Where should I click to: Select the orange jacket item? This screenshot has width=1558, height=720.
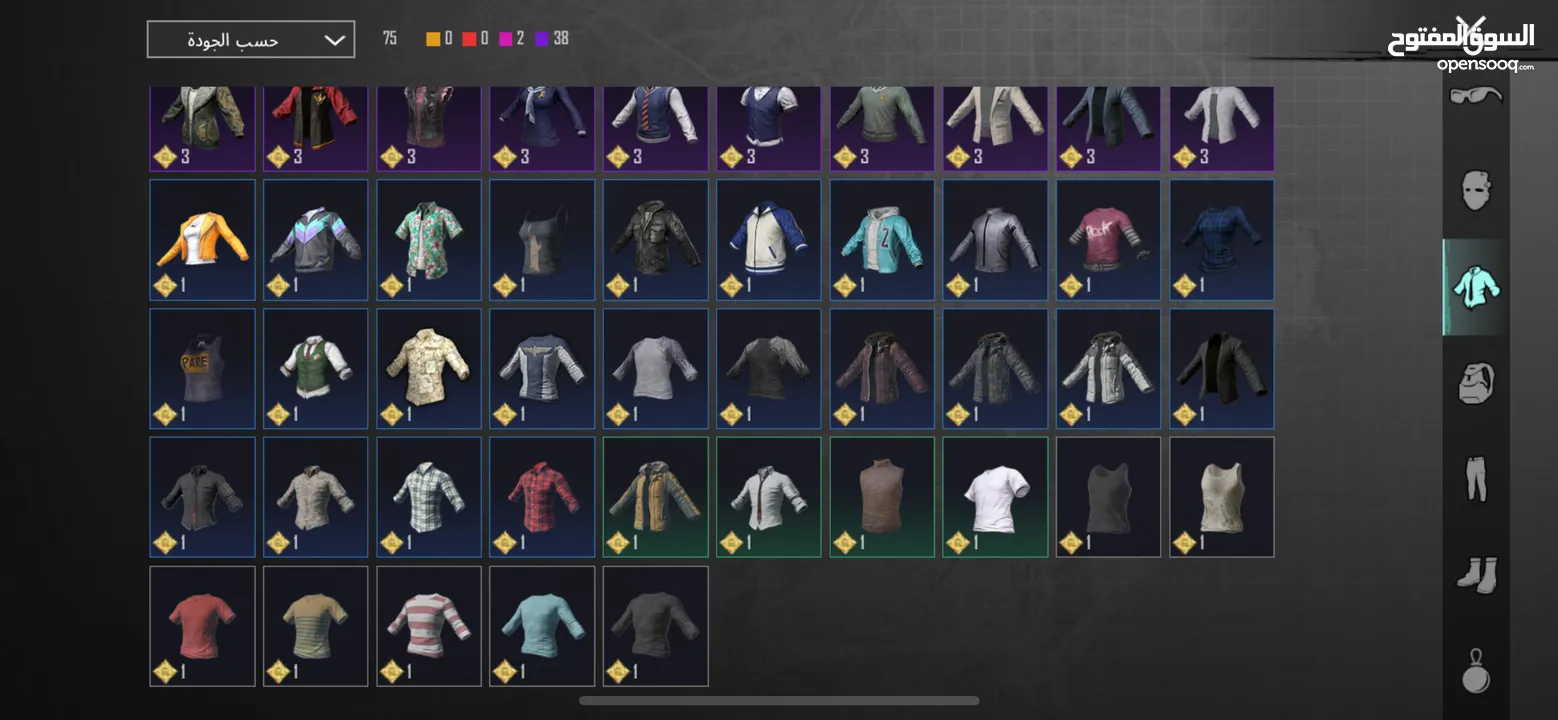[x=202, y=239]
